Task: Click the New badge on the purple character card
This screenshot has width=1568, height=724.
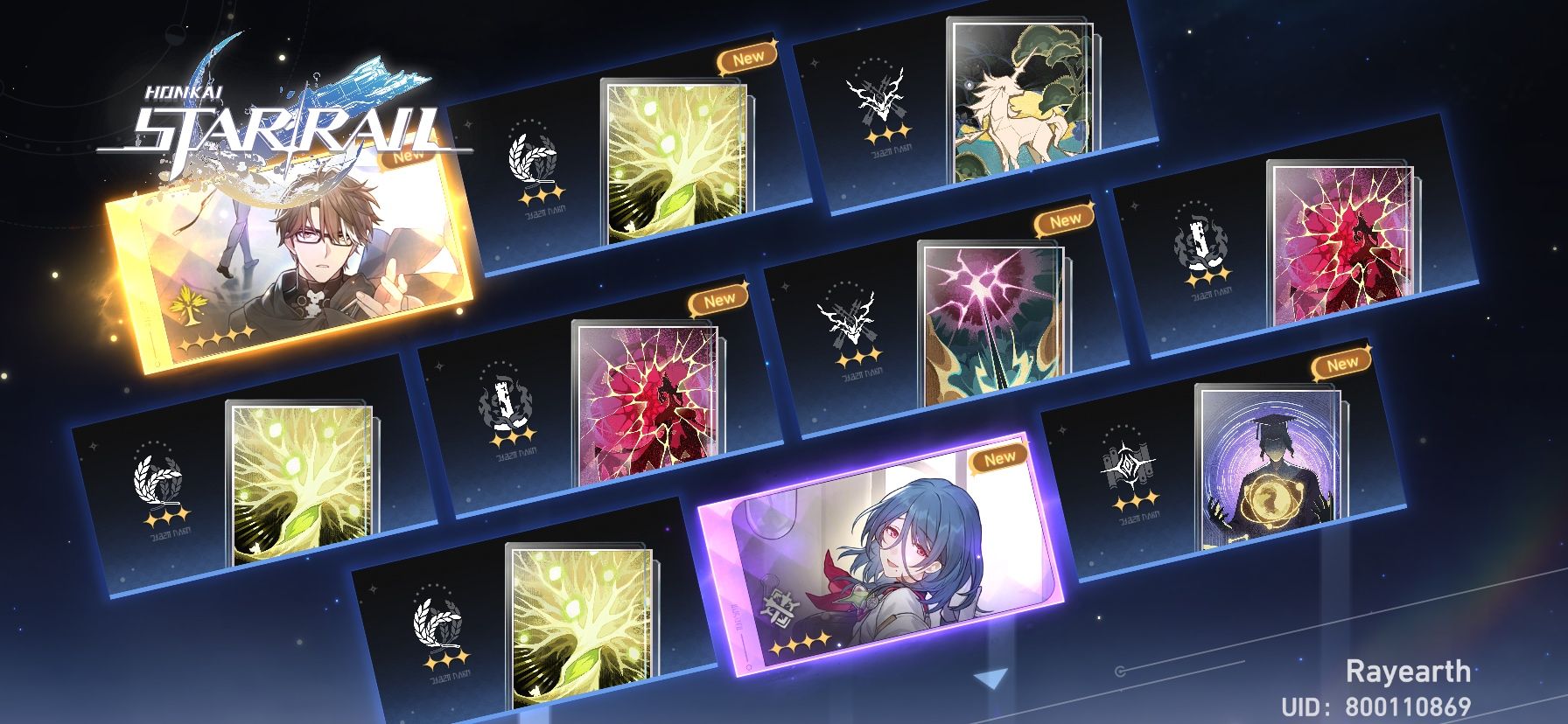Action: (999, 456)
